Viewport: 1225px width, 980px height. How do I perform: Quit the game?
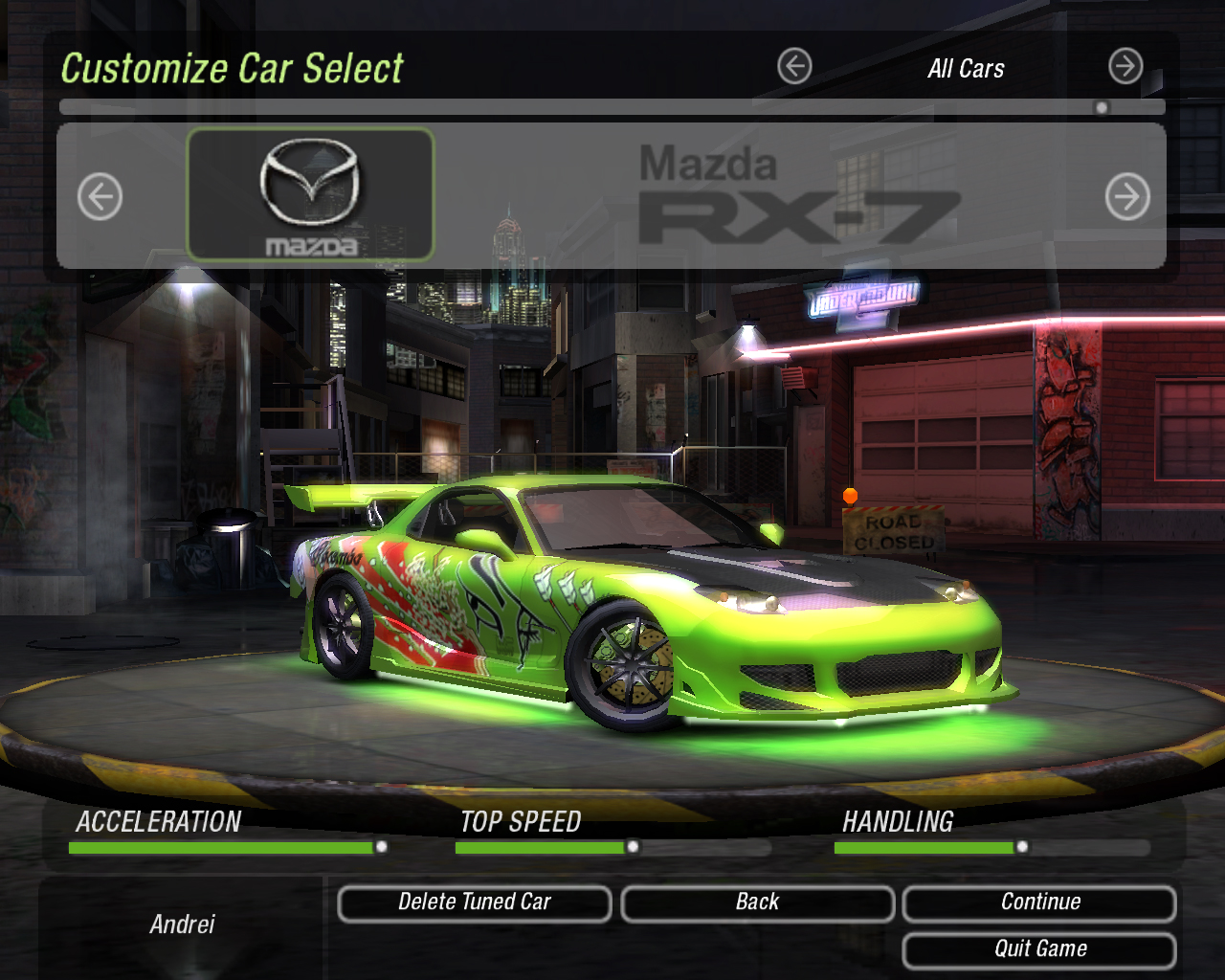coord(1039,949)
